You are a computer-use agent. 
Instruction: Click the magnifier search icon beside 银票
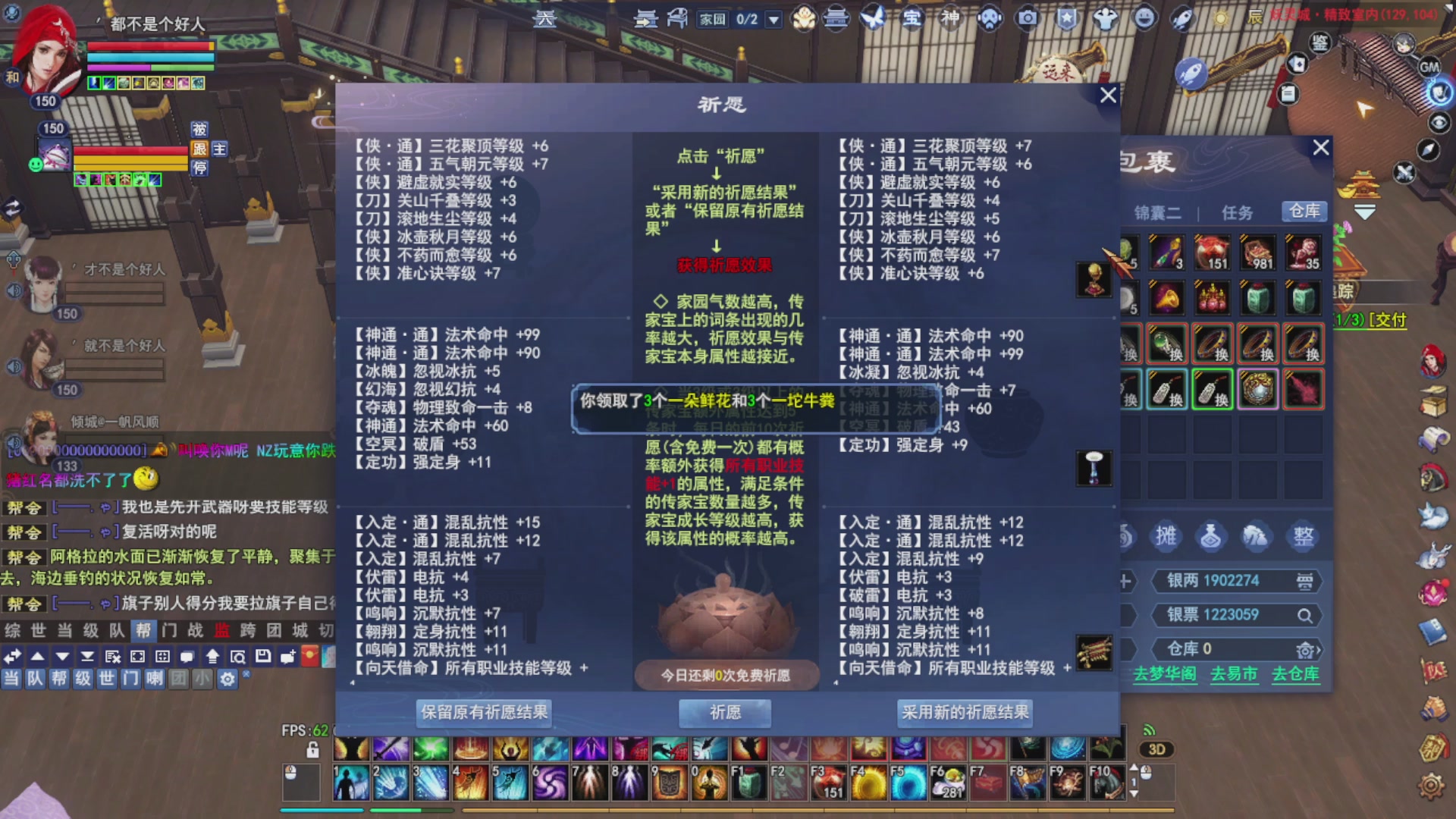pos(1306,615)
